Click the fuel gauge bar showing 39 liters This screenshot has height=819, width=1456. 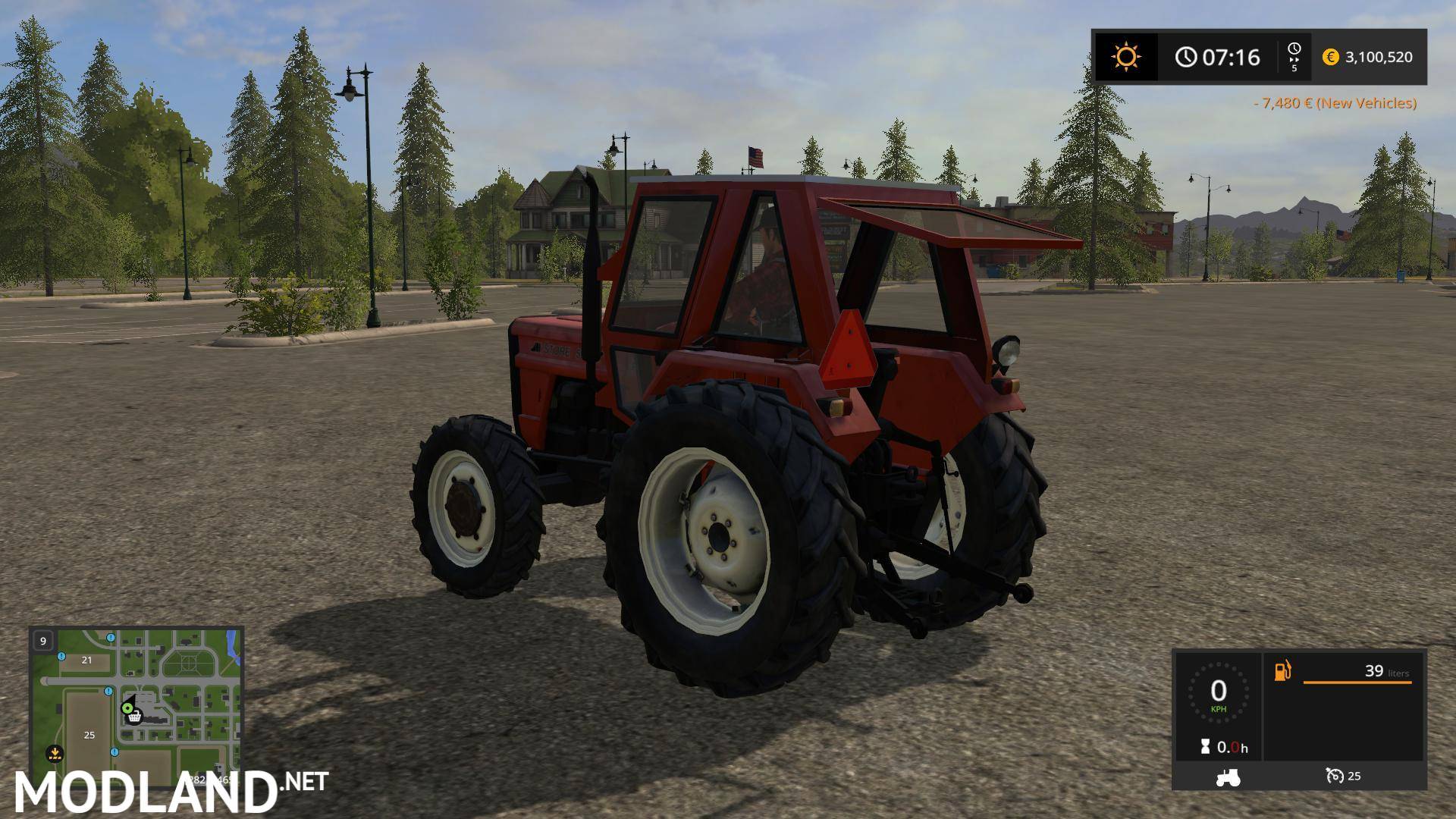tap(1357, 682)
